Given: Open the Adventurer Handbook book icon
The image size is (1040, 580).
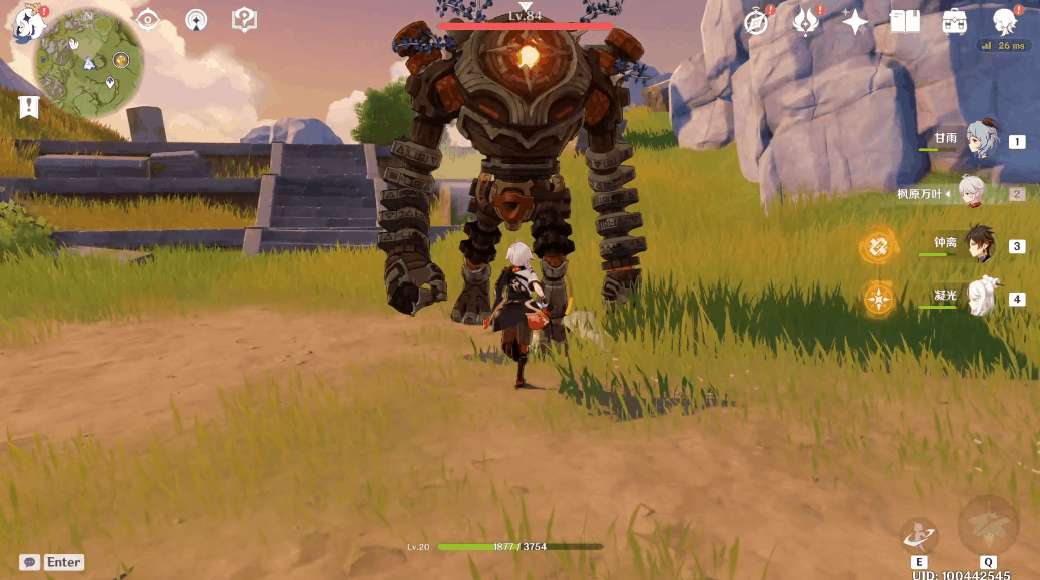Looking at the screenshot, I should tap(905, 21).
